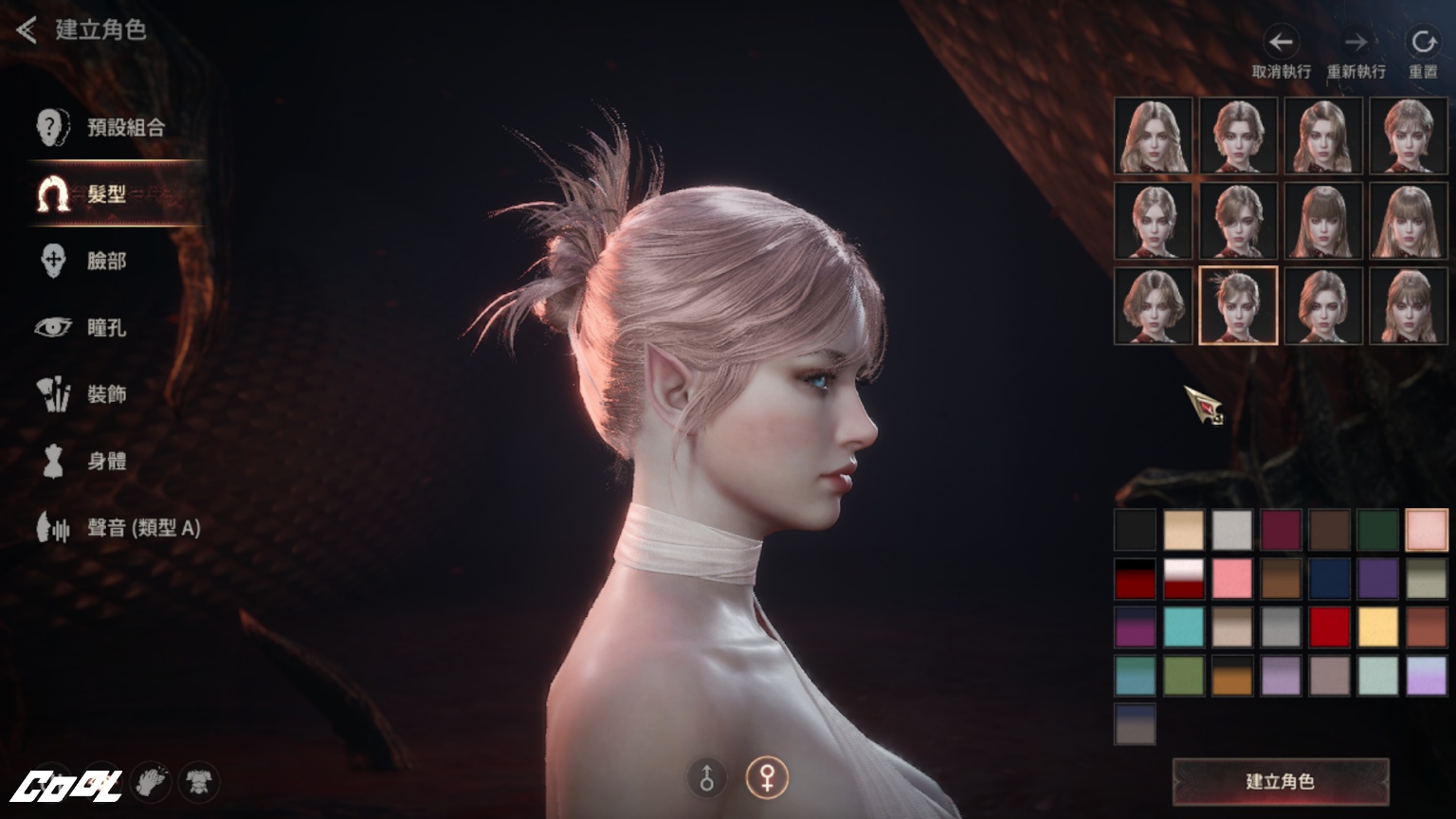Click the 取消執行 undo arrow
The height and width of the screenshot is (819, 1456).
click(1281, 44)
